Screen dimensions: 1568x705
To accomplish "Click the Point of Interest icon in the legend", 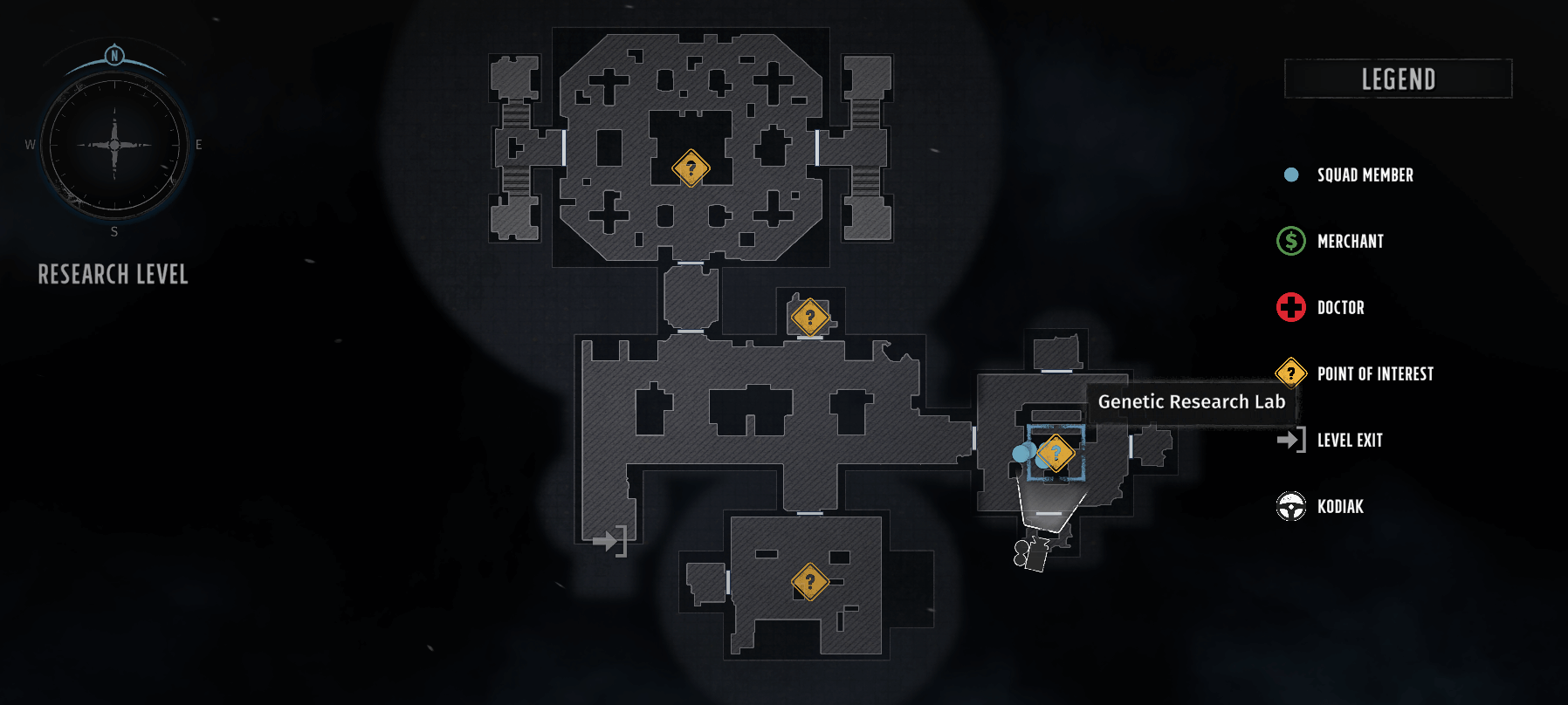I will (1289, 373).
